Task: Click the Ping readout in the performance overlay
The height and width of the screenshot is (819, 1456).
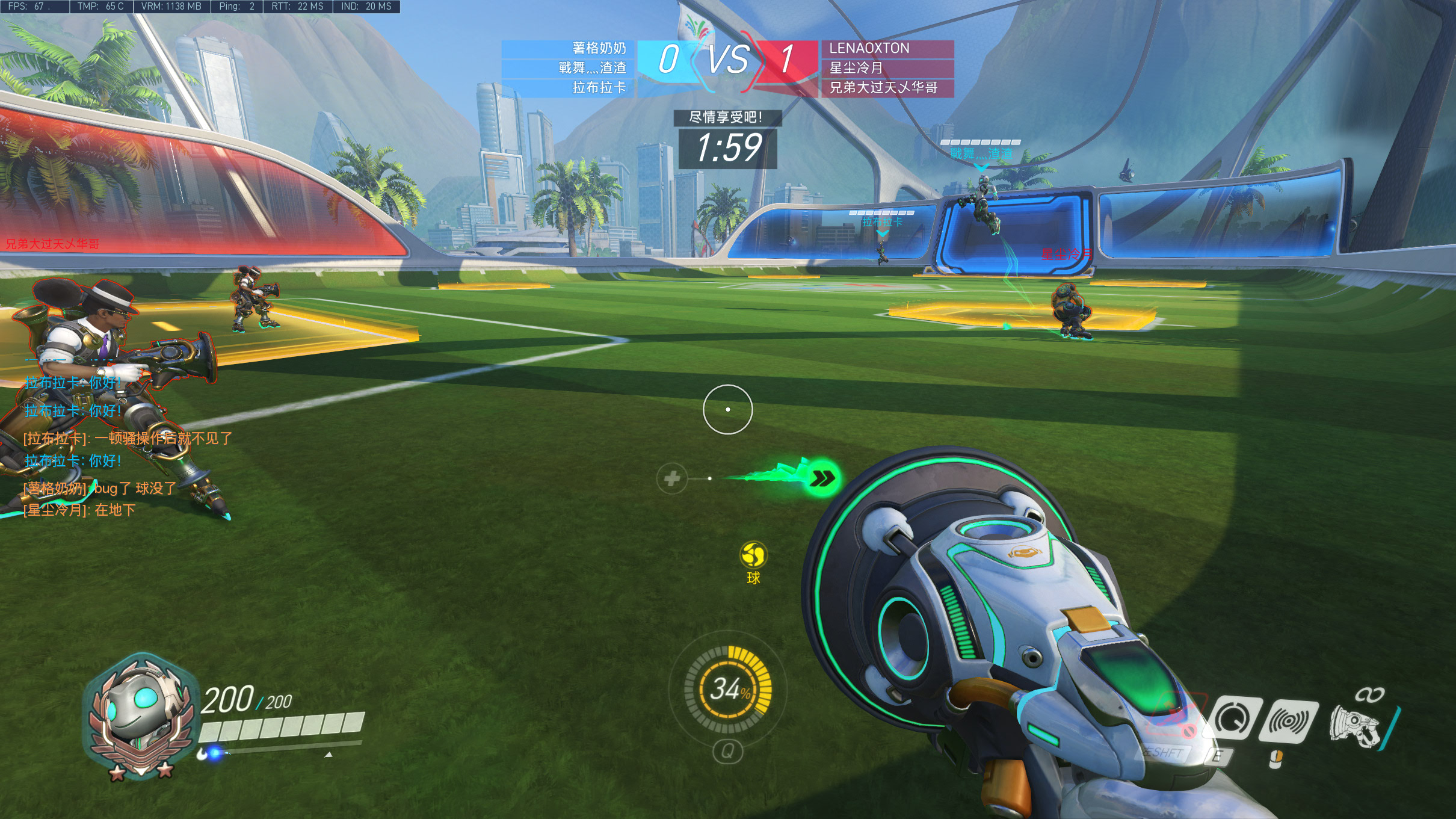Action: [236, 7]
